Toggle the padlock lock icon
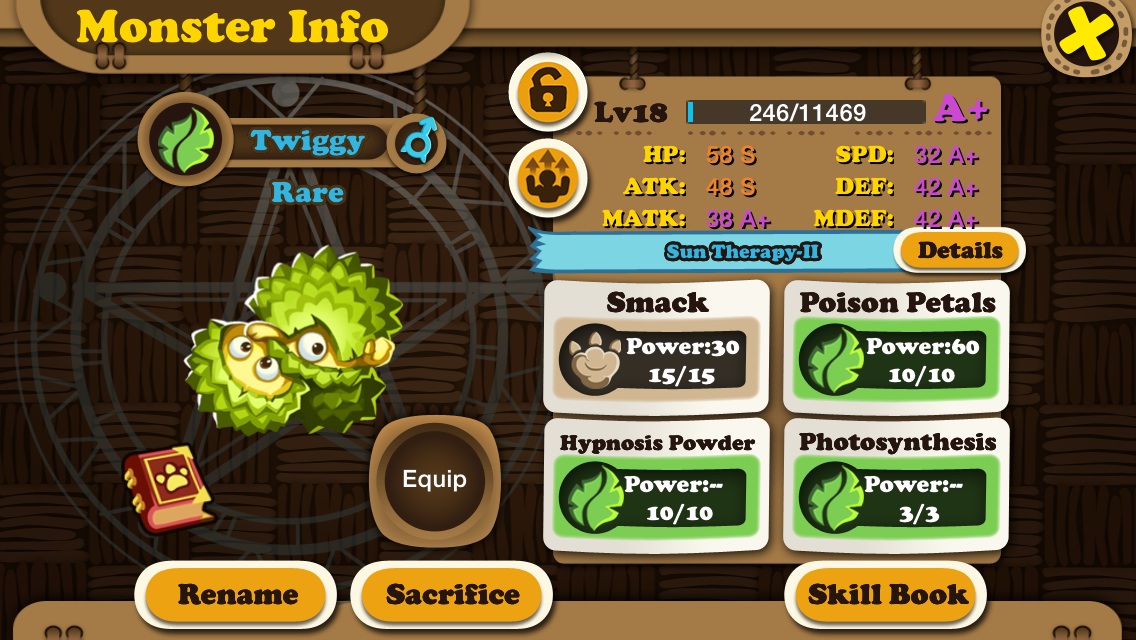This screenshot has width=1136, height=640. tap(545, 93)
